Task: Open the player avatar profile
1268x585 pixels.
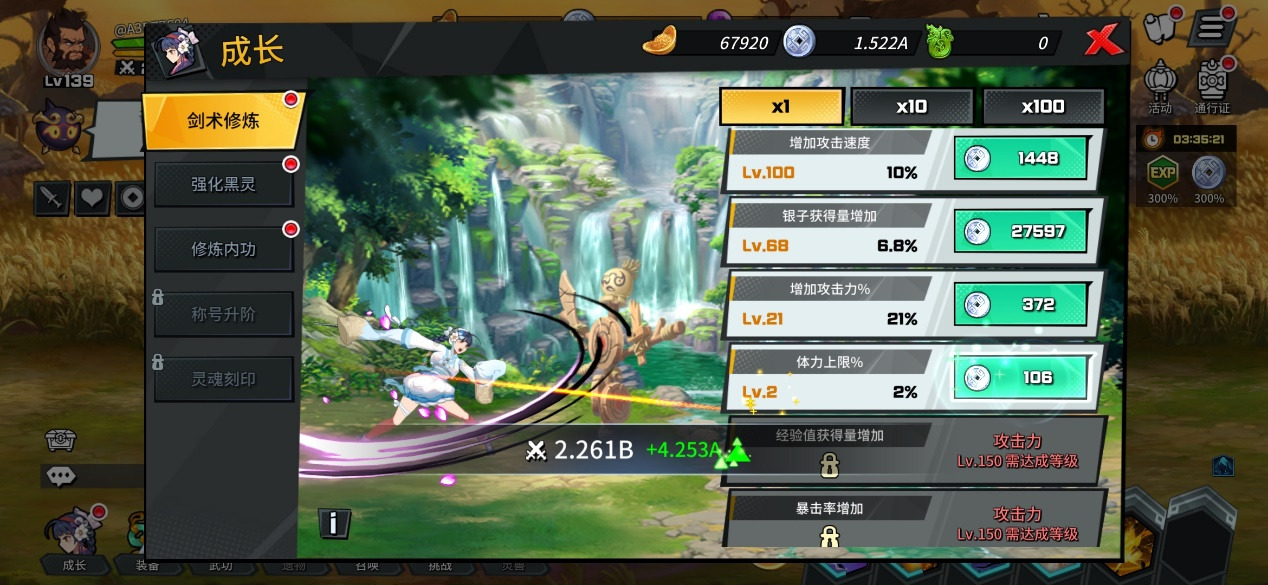Action: click(x=68, y=44)
